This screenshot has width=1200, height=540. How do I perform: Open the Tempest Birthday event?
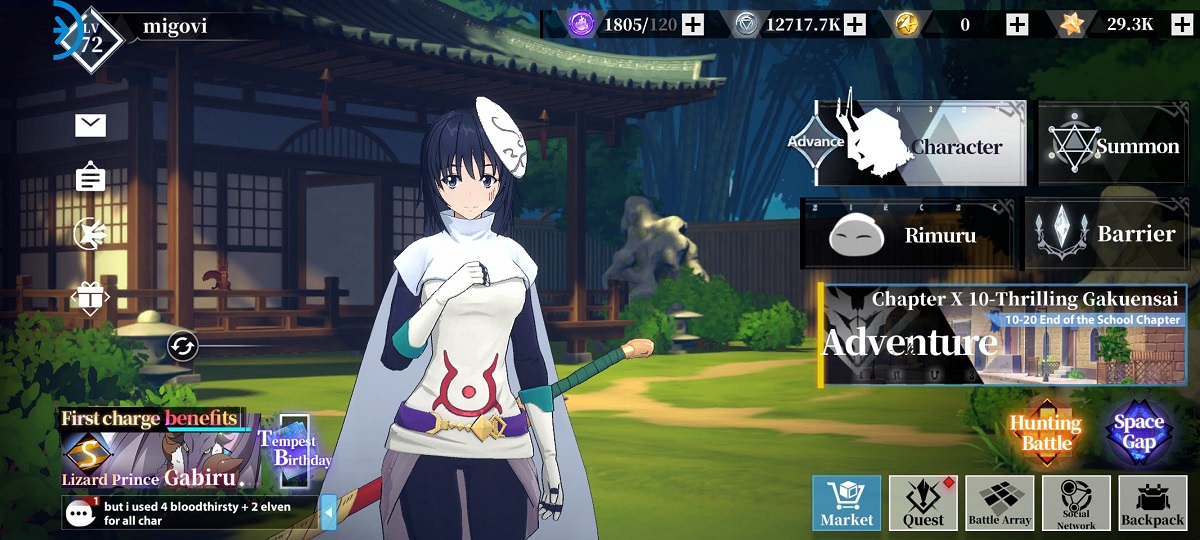click(x=293, y=452)
